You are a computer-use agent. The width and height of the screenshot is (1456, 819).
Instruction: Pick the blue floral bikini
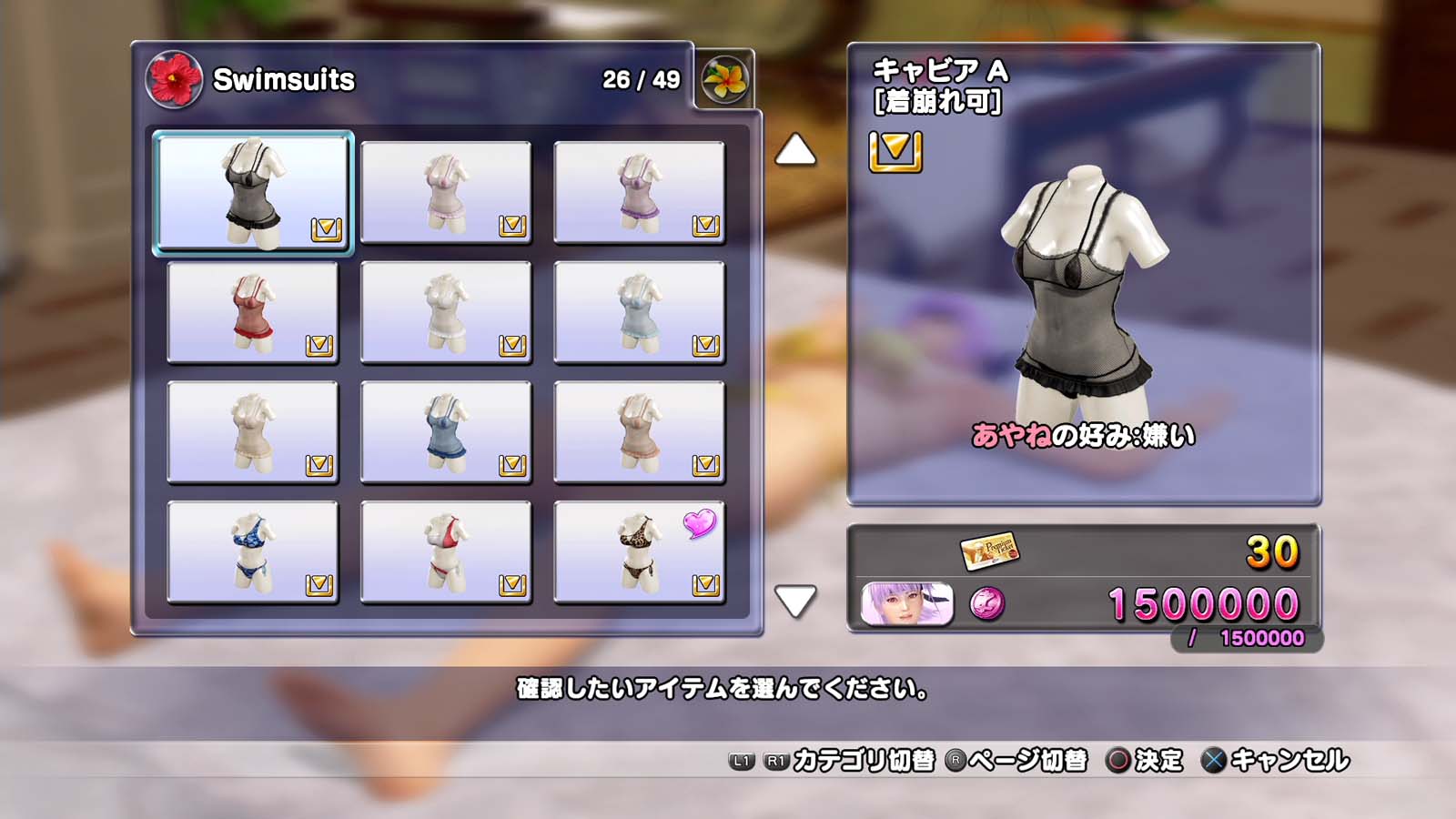253,552
